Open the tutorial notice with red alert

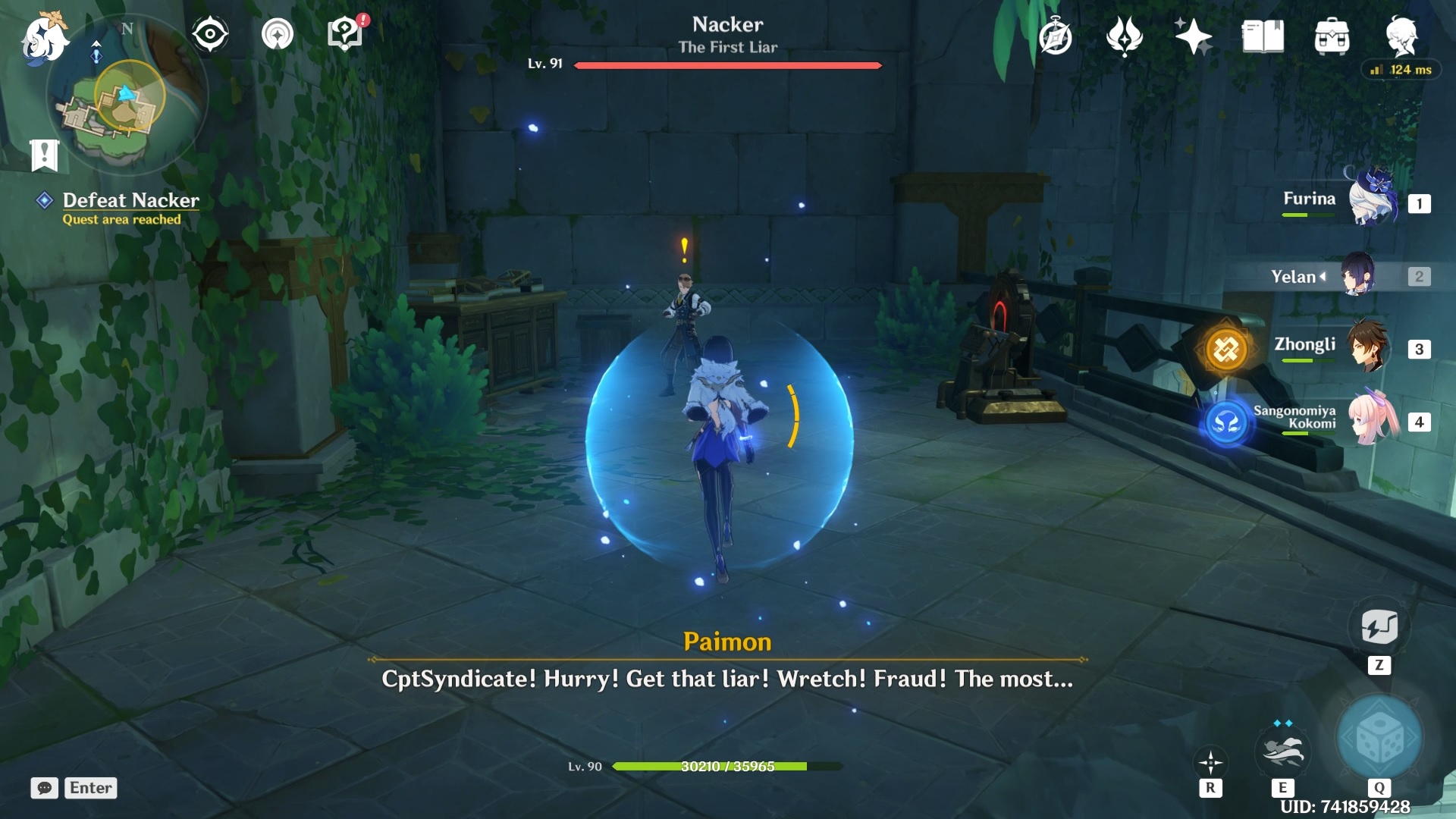[346, 33]
